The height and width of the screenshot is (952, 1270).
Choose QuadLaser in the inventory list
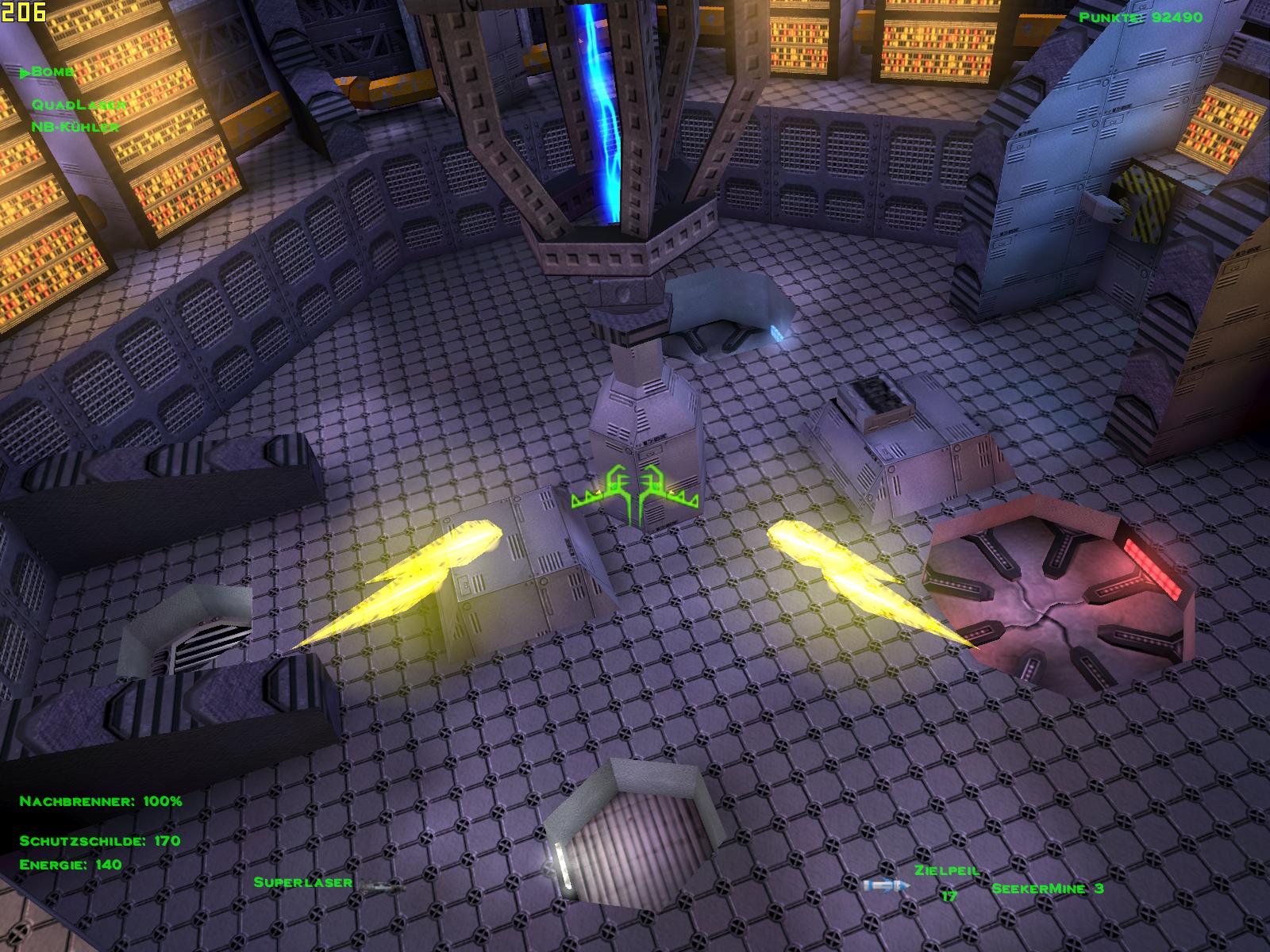[x=79, y=104]
